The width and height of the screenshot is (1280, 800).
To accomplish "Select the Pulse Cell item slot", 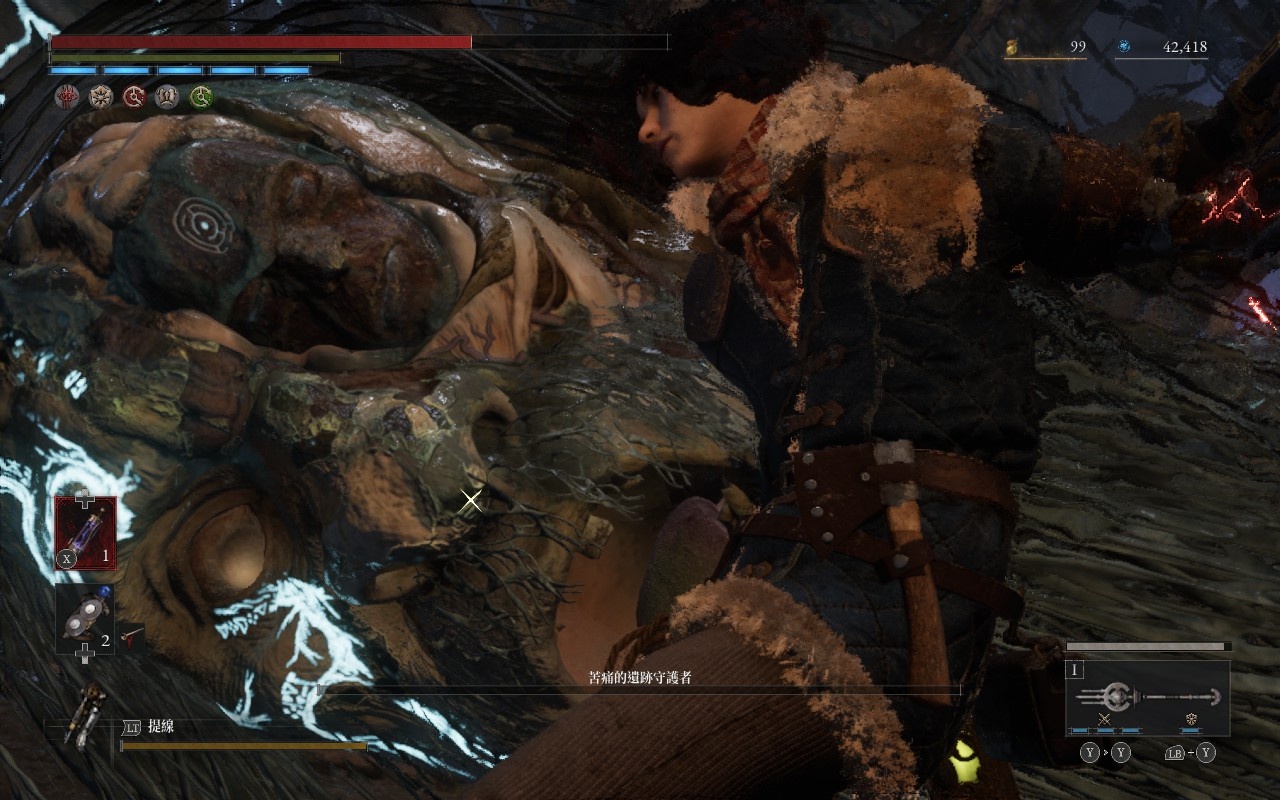I will 85,533.
